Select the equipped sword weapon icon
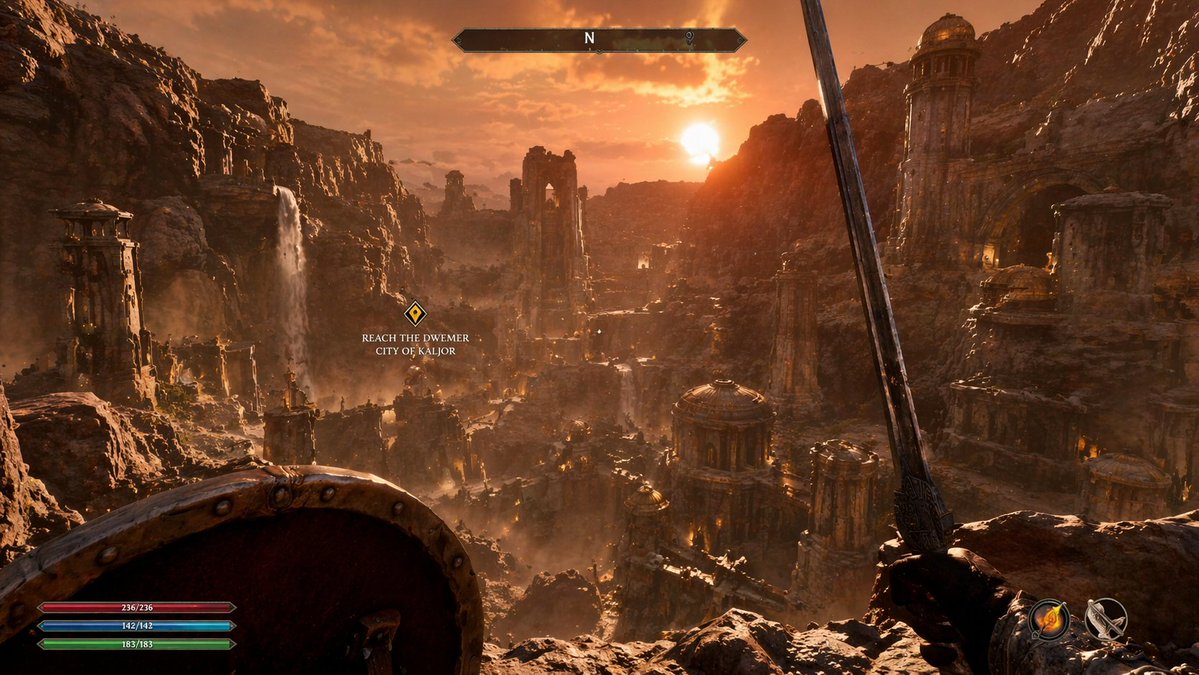This screenshot has height=675, width=1199. pos(1107,619)
